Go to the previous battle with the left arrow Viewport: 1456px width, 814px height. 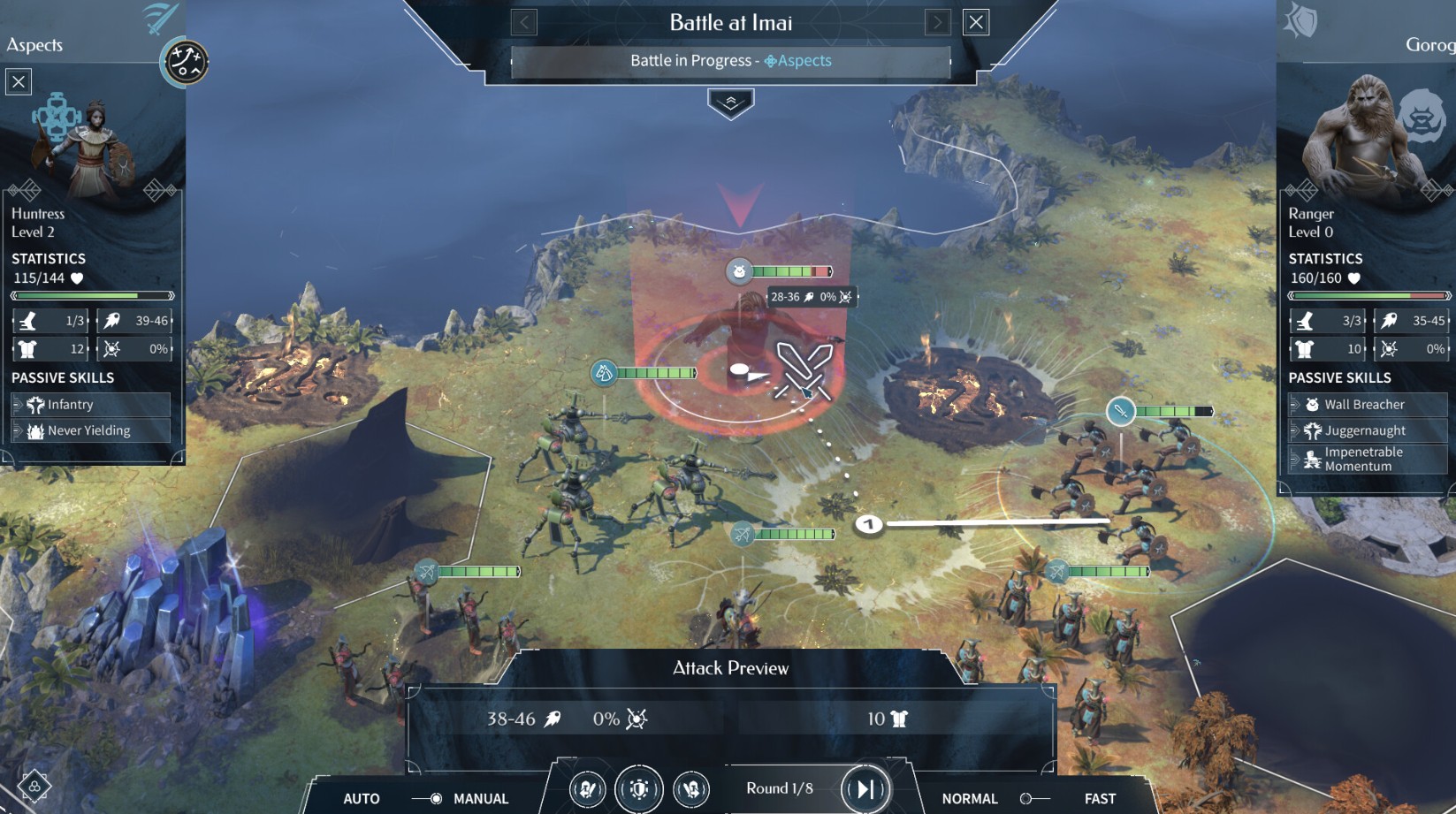[523, 23]
